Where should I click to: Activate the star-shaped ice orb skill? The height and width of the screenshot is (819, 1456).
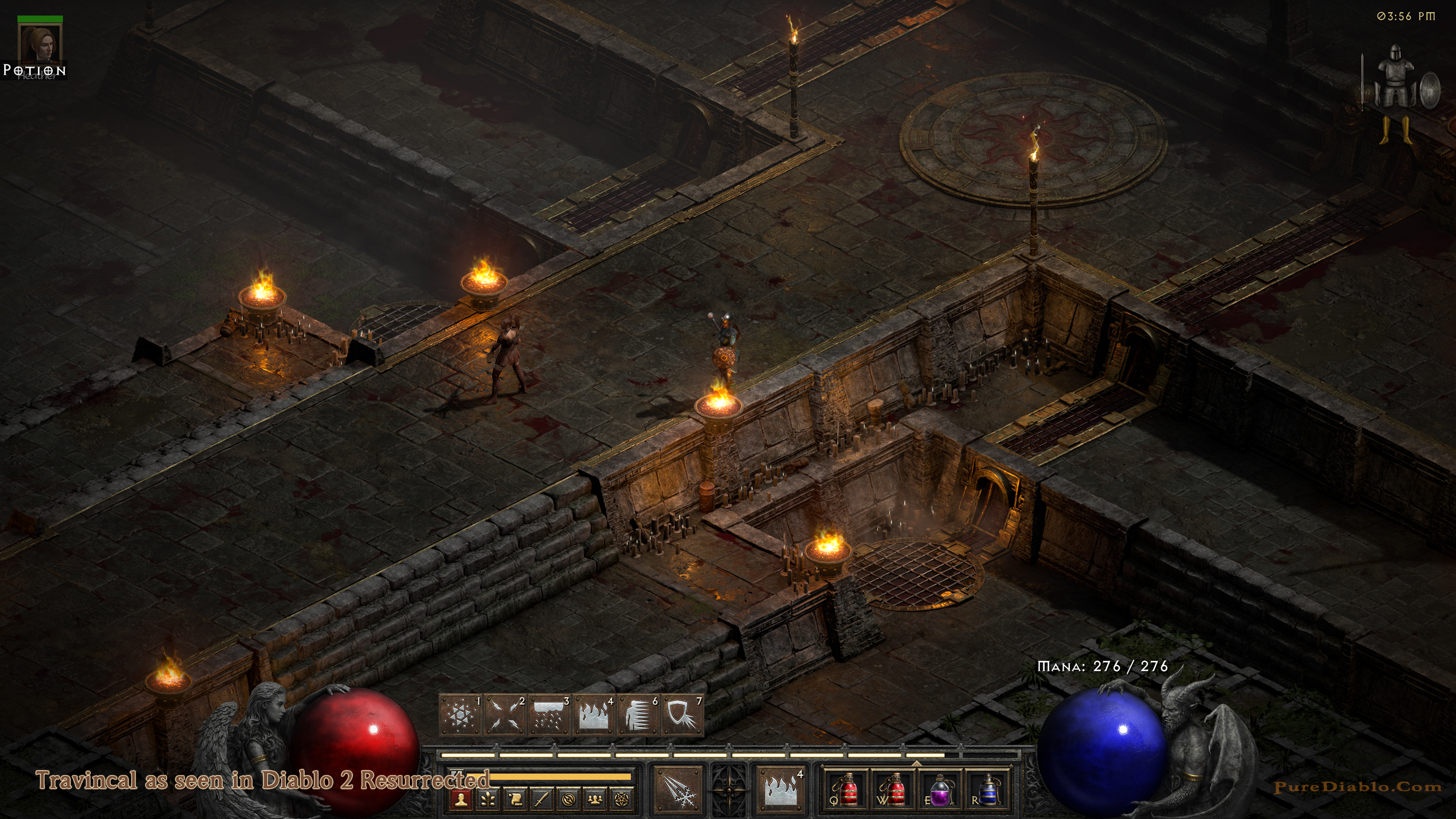460,715
